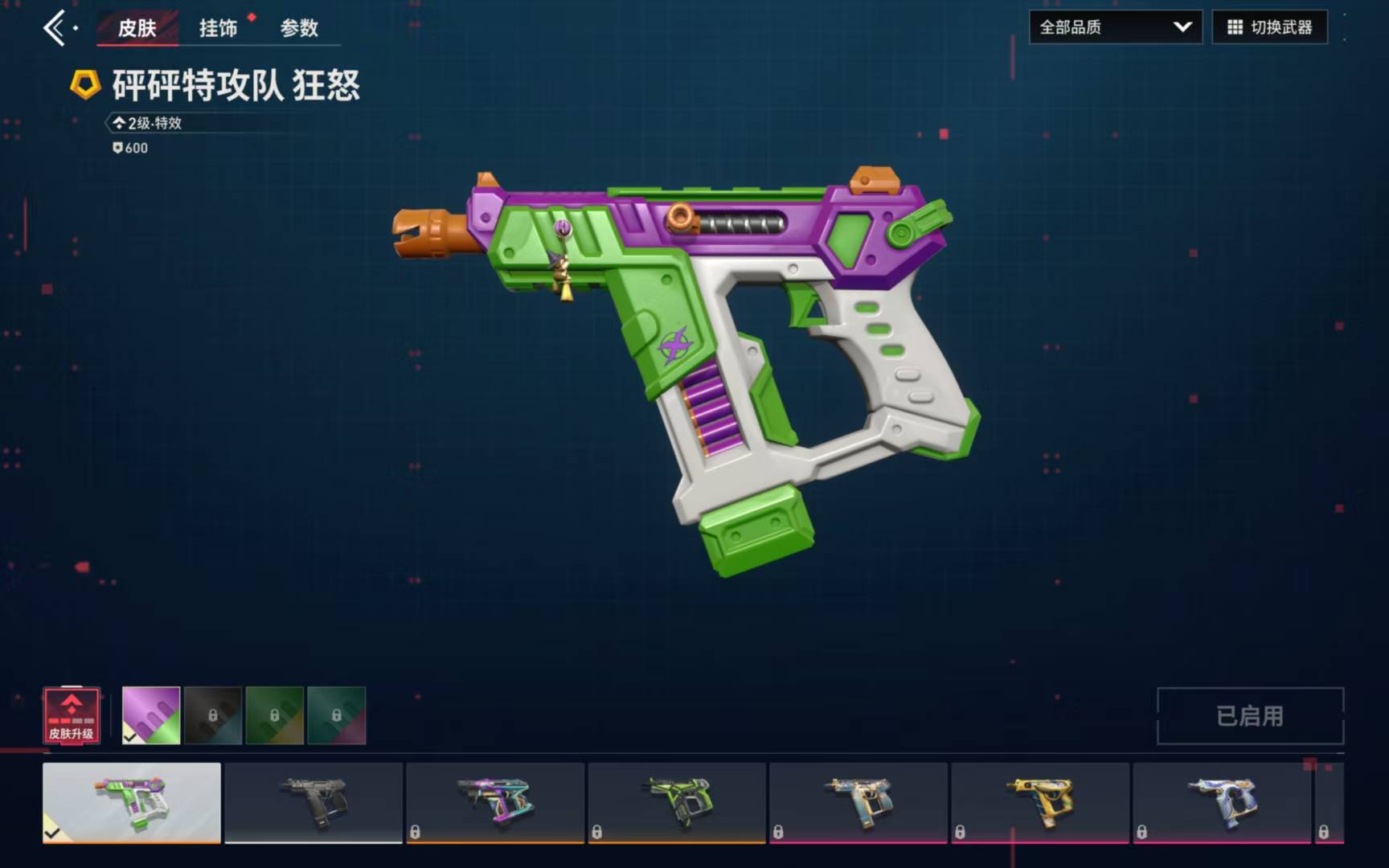Viewport: 1389px width, 868px height.
Task: Open the 全部品质 quality dropdown
Action: coord(1115,27)
